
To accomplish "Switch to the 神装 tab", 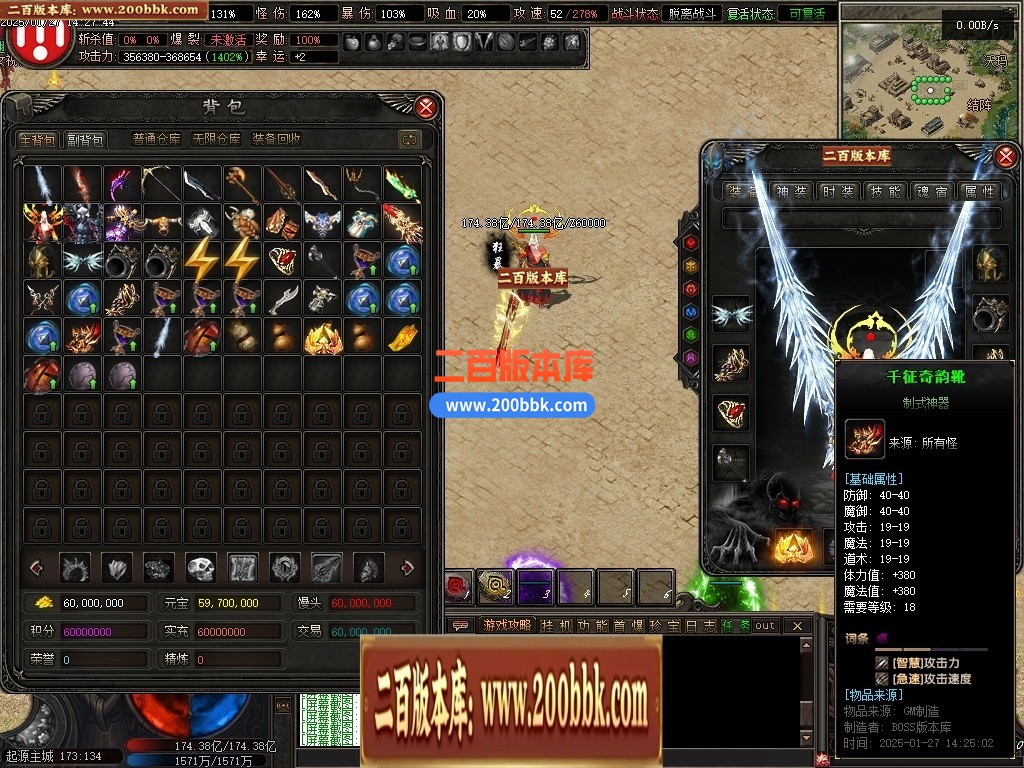I will coord(790,191).
